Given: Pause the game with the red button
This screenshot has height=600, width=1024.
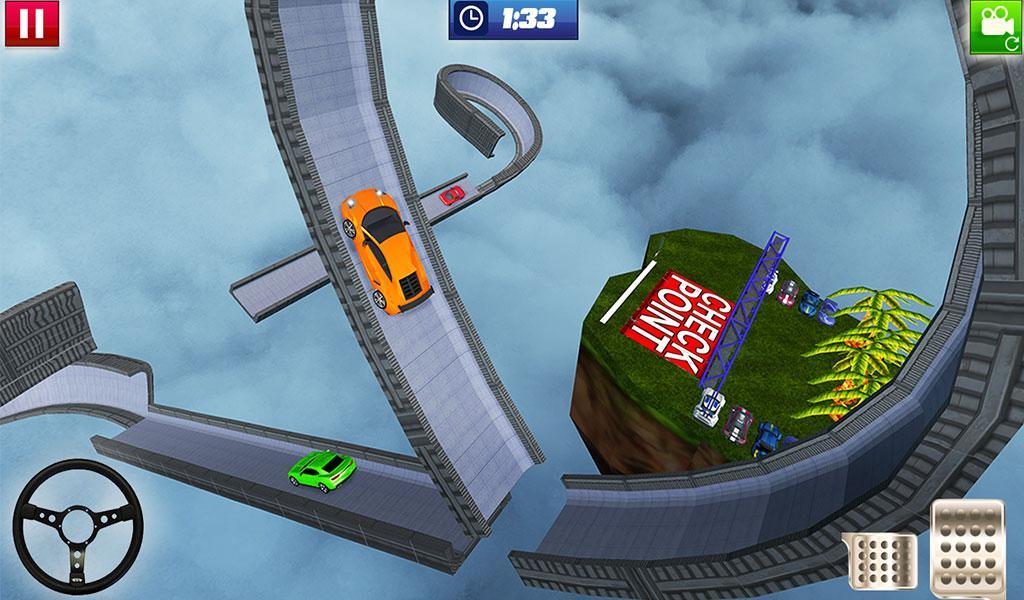Looking at the screenshot, I should (31, 23).
